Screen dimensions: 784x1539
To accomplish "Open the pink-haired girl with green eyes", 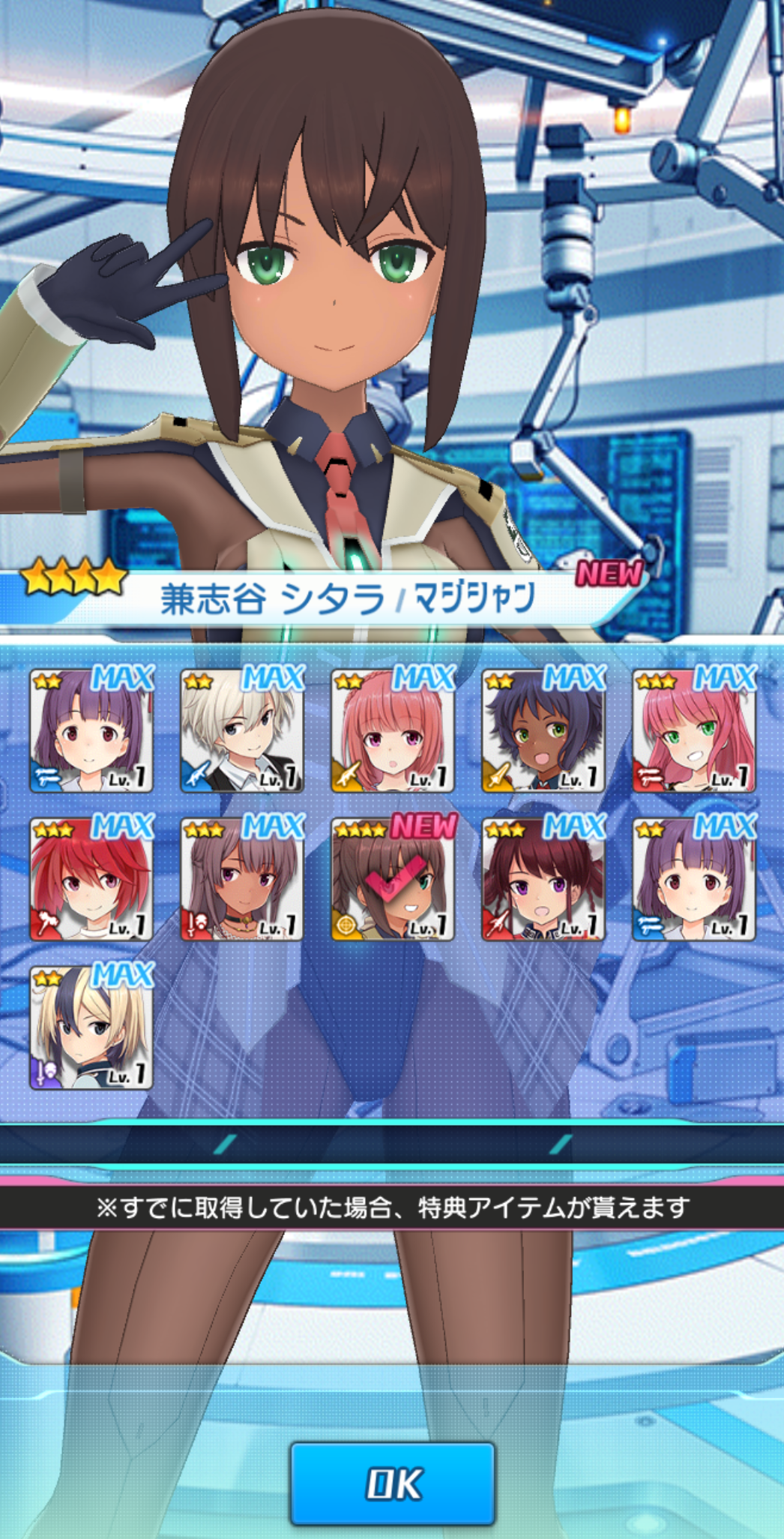I will [694, 731].
